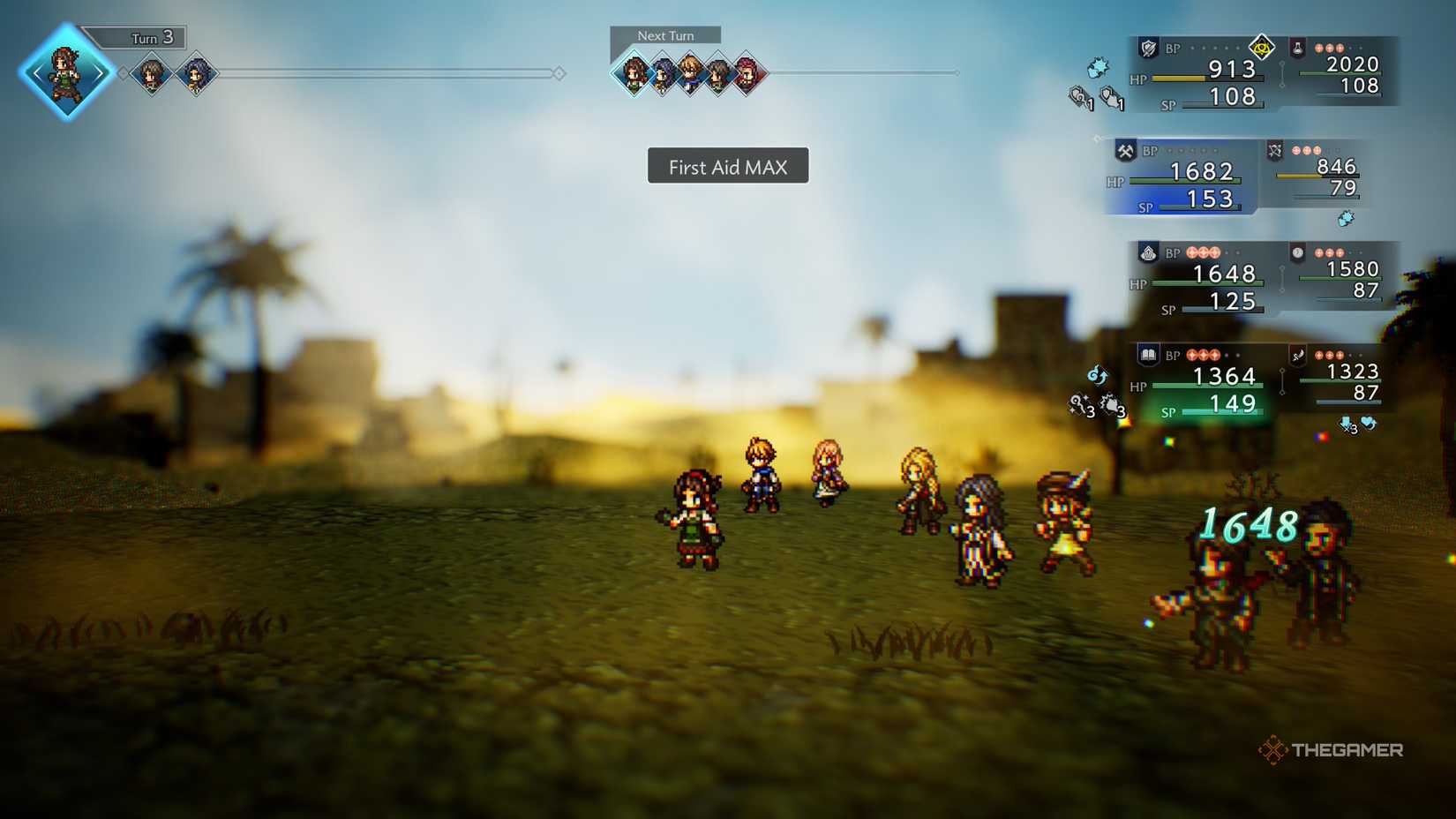Select the open book job icon
This screenshot has width=1456, height=819.
coord(1149,355)
